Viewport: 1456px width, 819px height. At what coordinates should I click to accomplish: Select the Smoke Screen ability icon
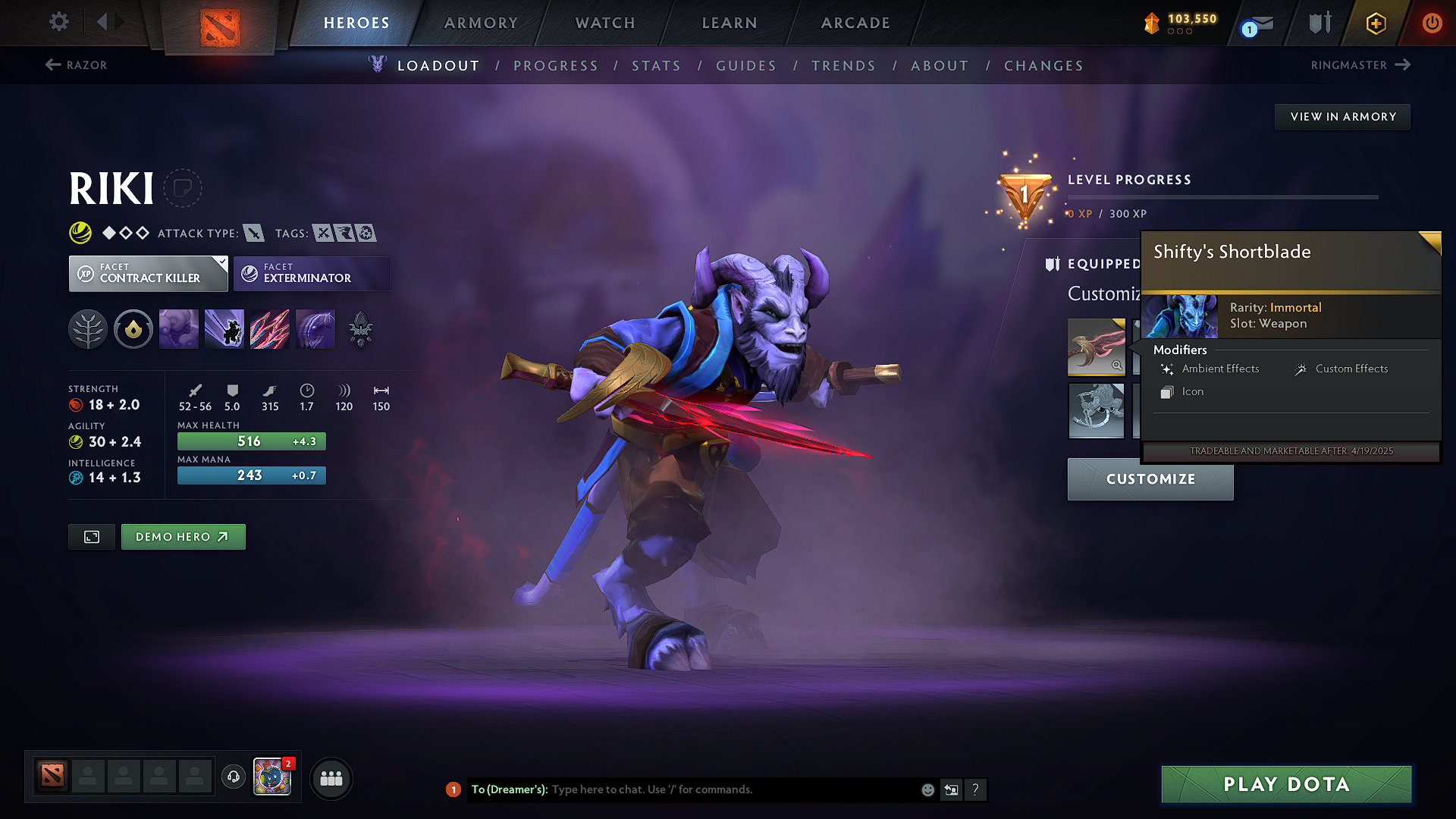pyautogui.click(x=178, y=328)
